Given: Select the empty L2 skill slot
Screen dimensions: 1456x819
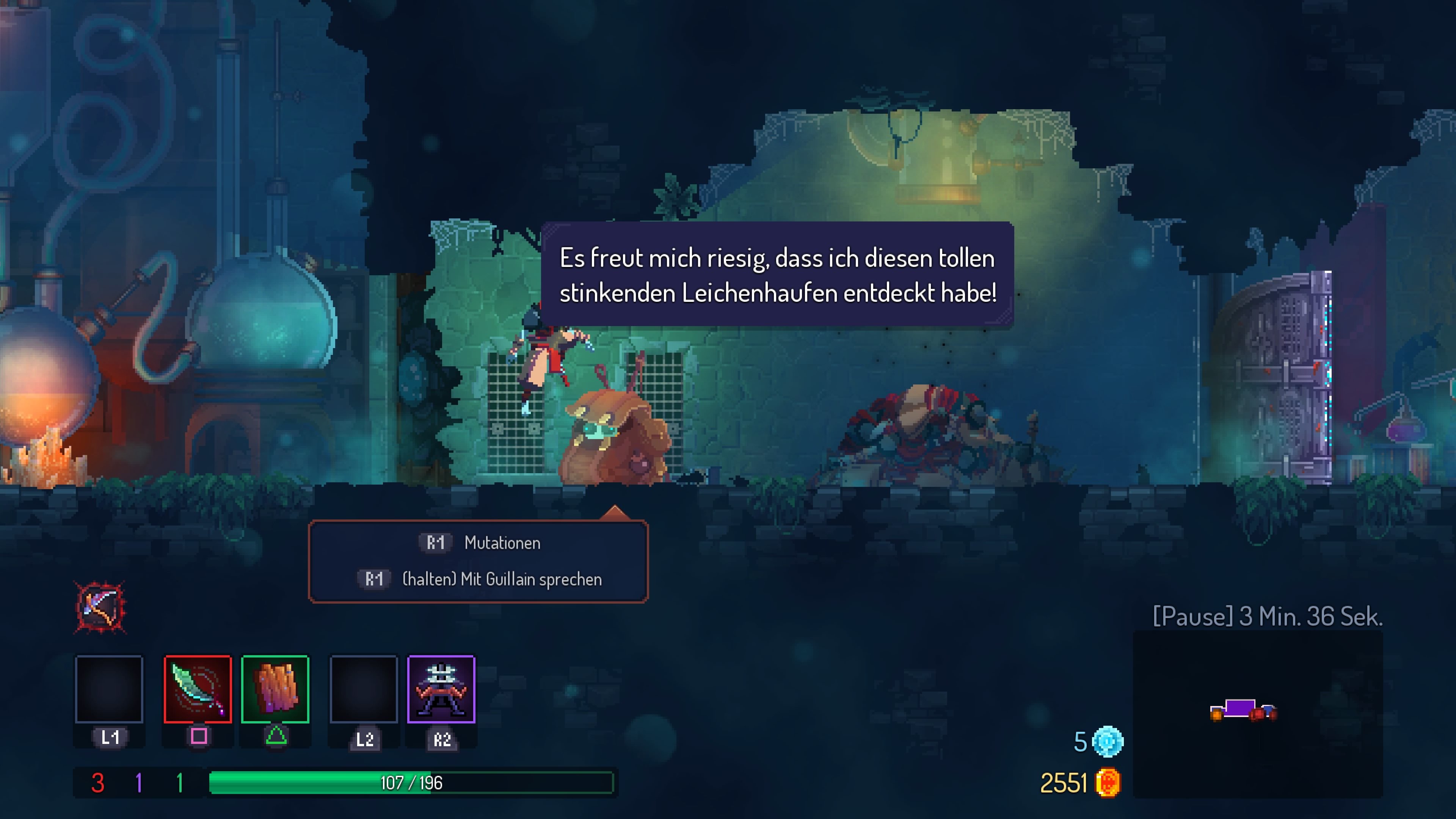Looking at the screenshot, I should [364, 690].
